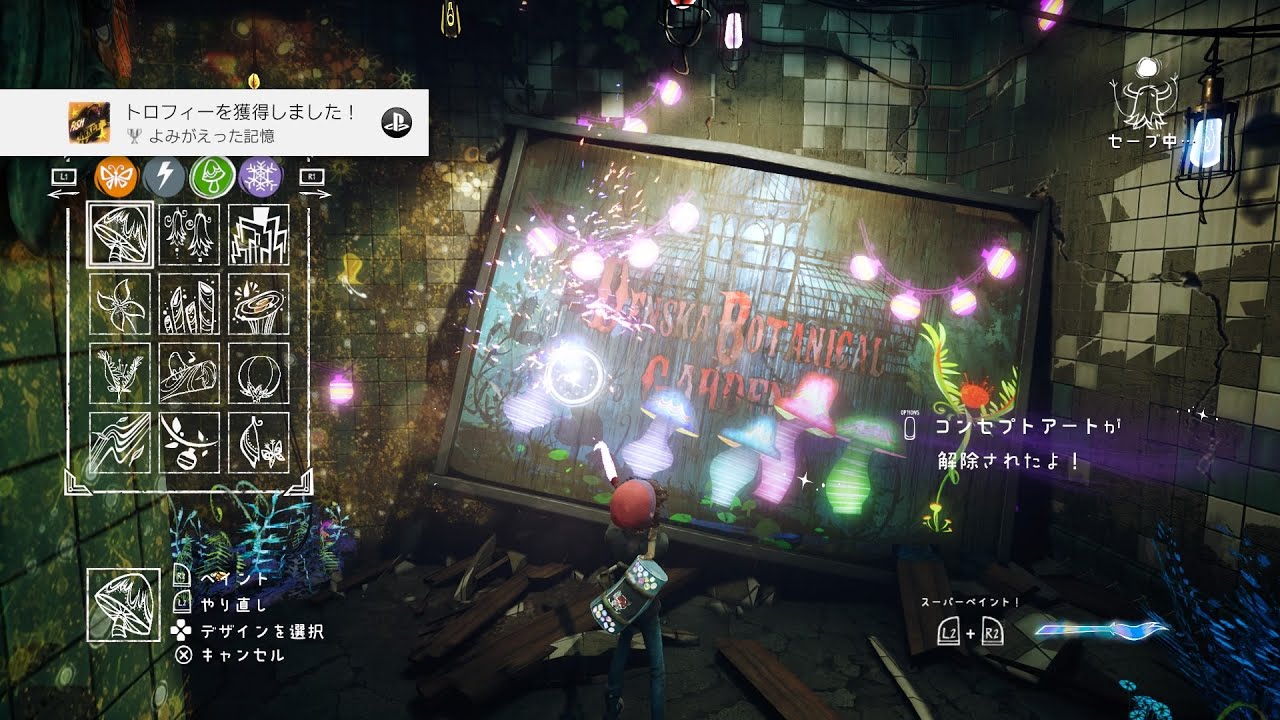Select the round bulb plant design

[x=258, y=373]
